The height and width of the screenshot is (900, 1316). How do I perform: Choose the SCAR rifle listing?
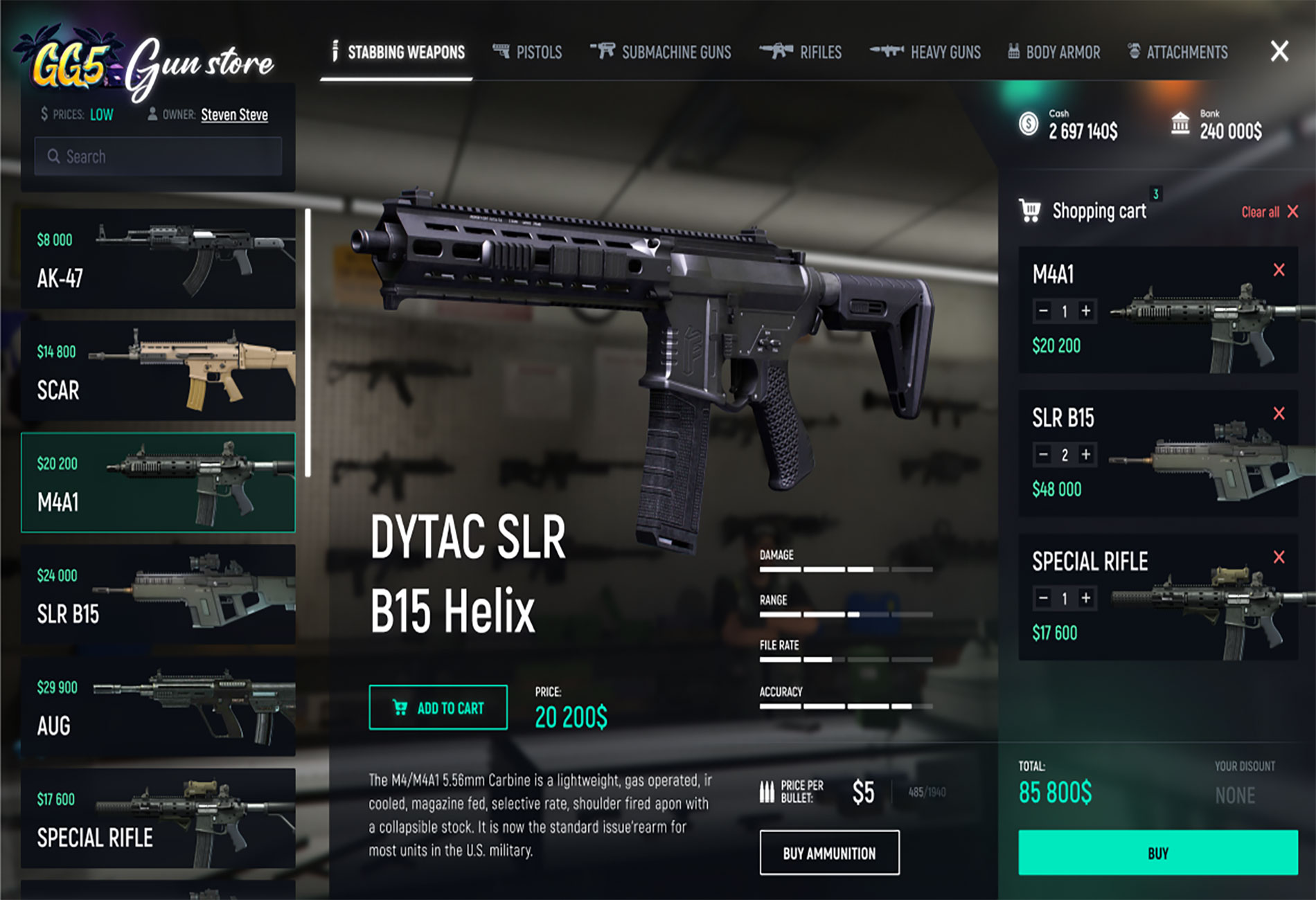[x=158, y=370]
